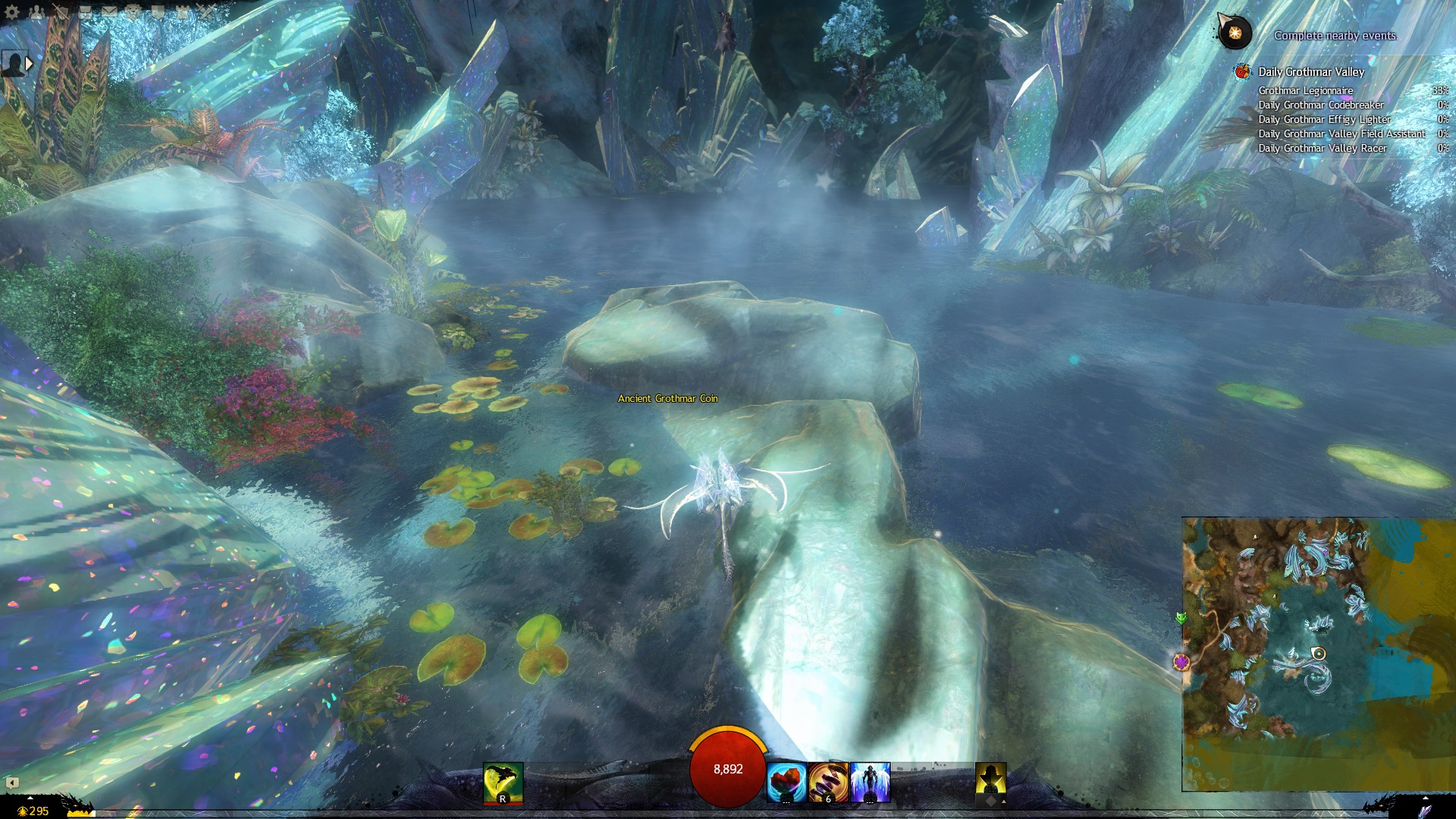
Task: Trigger the white-winged figure skill
Action: tap(870, 782)
